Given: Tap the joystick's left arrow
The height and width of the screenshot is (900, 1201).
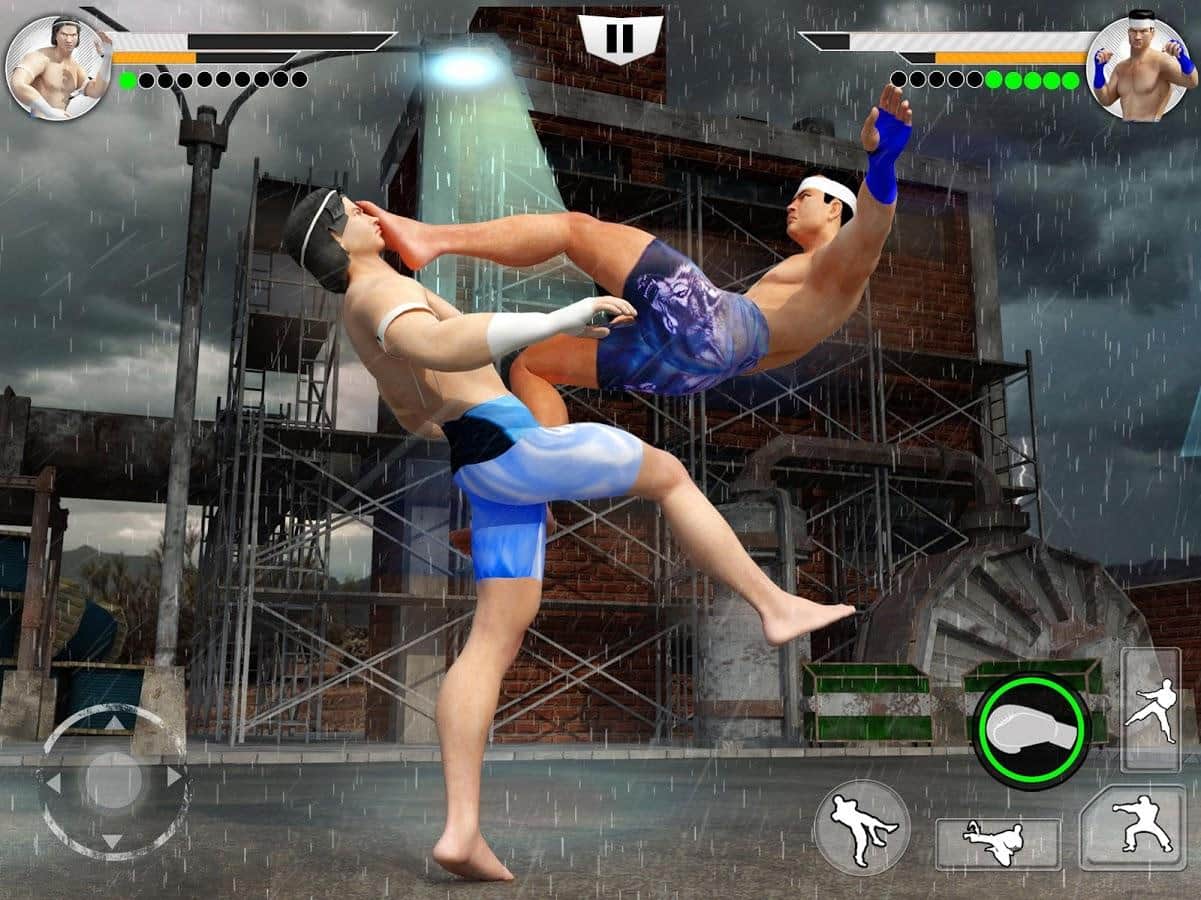Looking at the screenshot, I should [x=54, y=783].
